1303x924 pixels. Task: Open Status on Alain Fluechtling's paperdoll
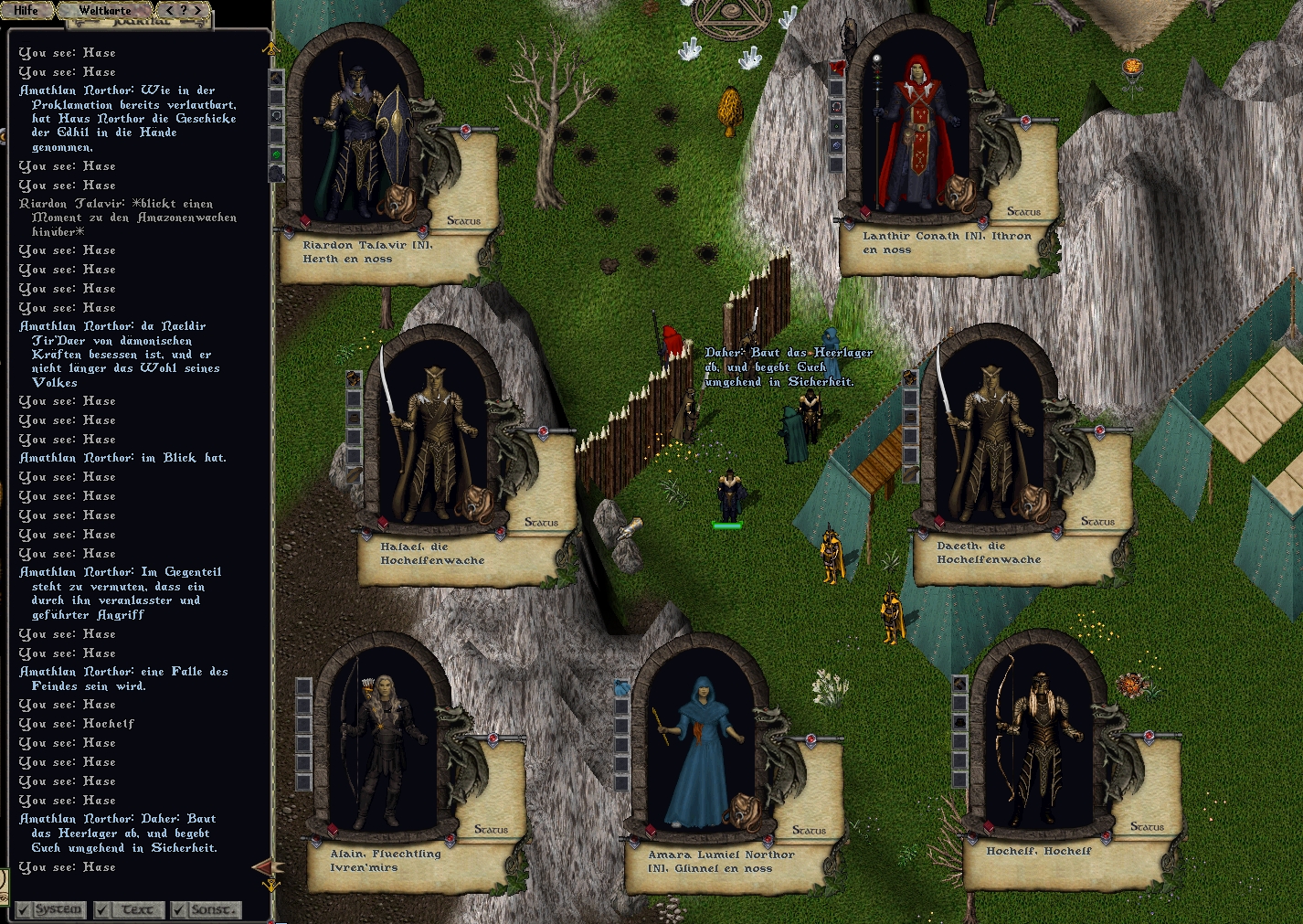pos(491,829)
